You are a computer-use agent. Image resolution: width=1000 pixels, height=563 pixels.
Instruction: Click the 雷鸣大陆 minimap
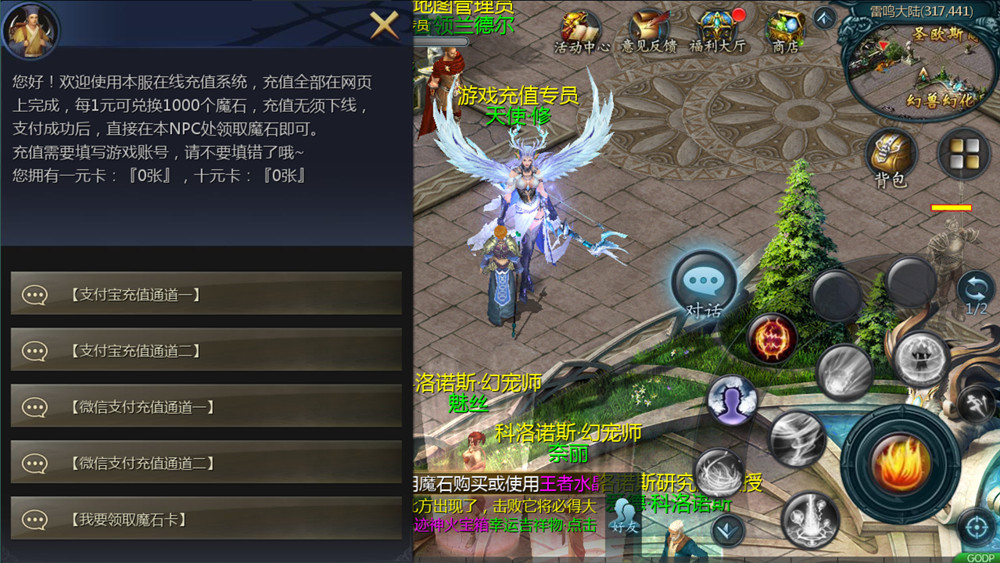pyautogui.click(x=918, y=62)
